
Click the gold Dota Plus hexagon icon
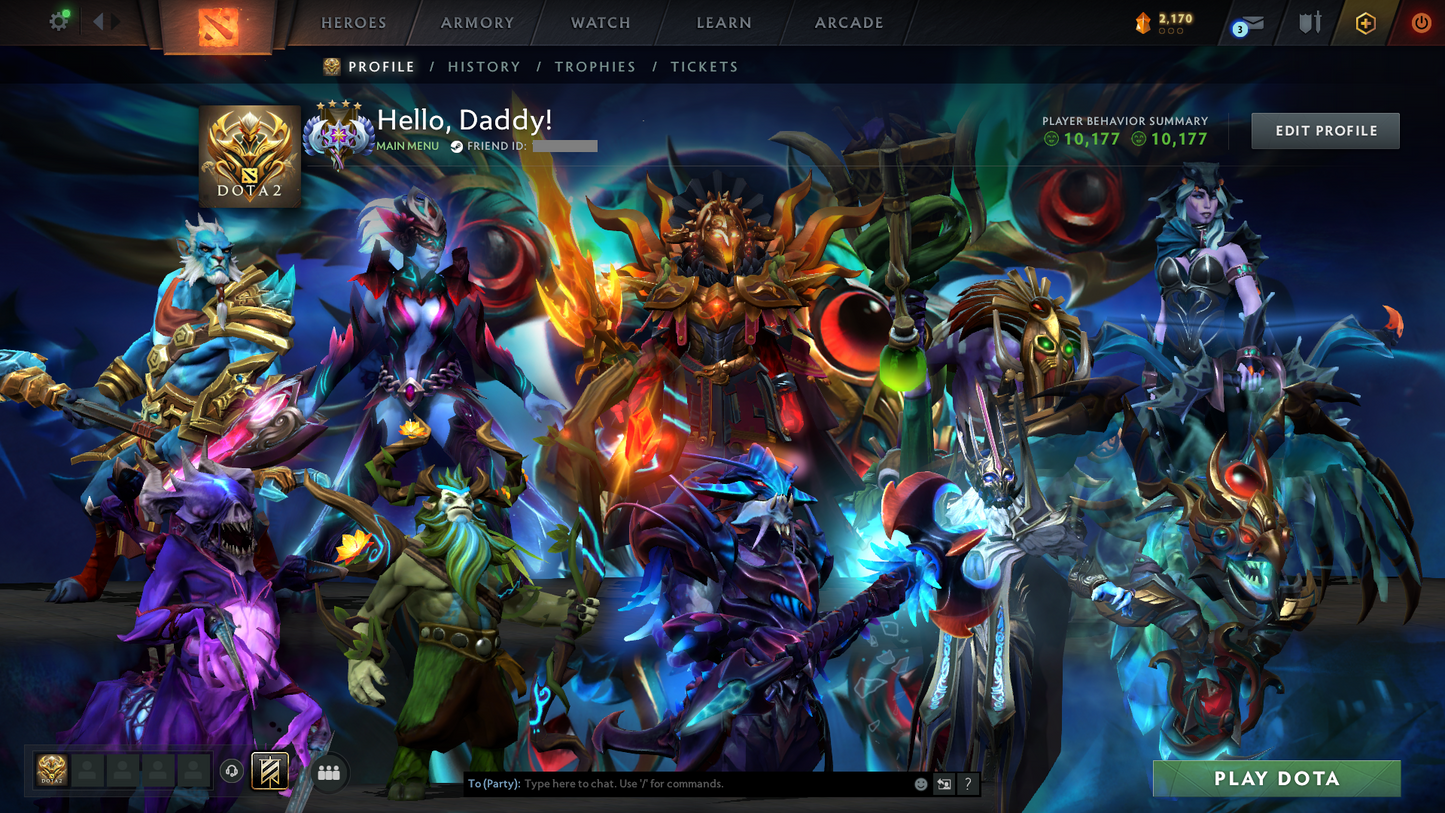point(1366,22)
